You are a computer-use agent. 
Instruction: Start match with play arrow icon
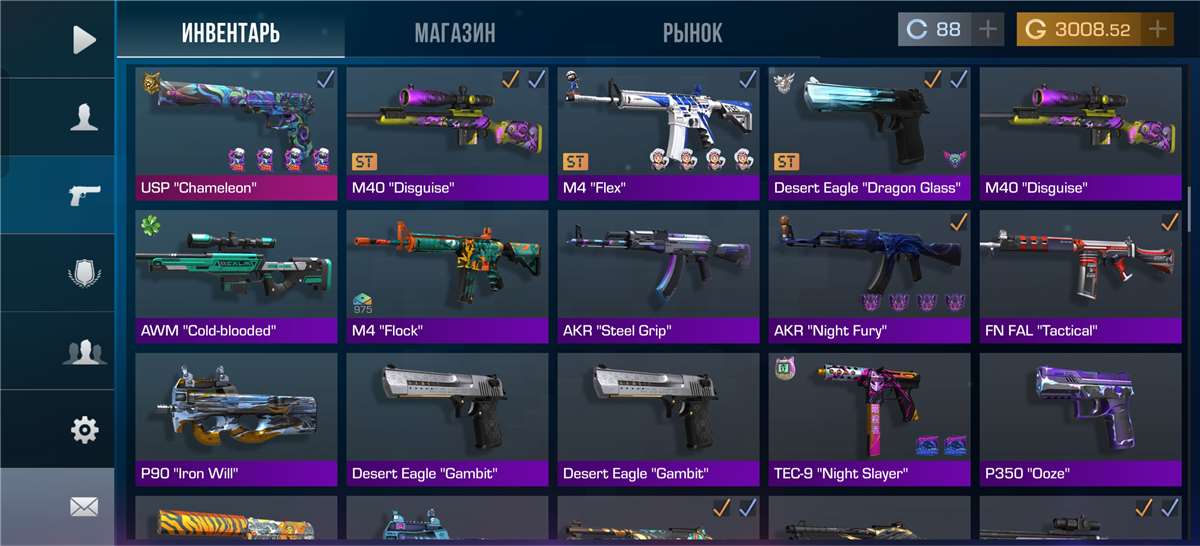pyautogui.click(x=84, y=40)
